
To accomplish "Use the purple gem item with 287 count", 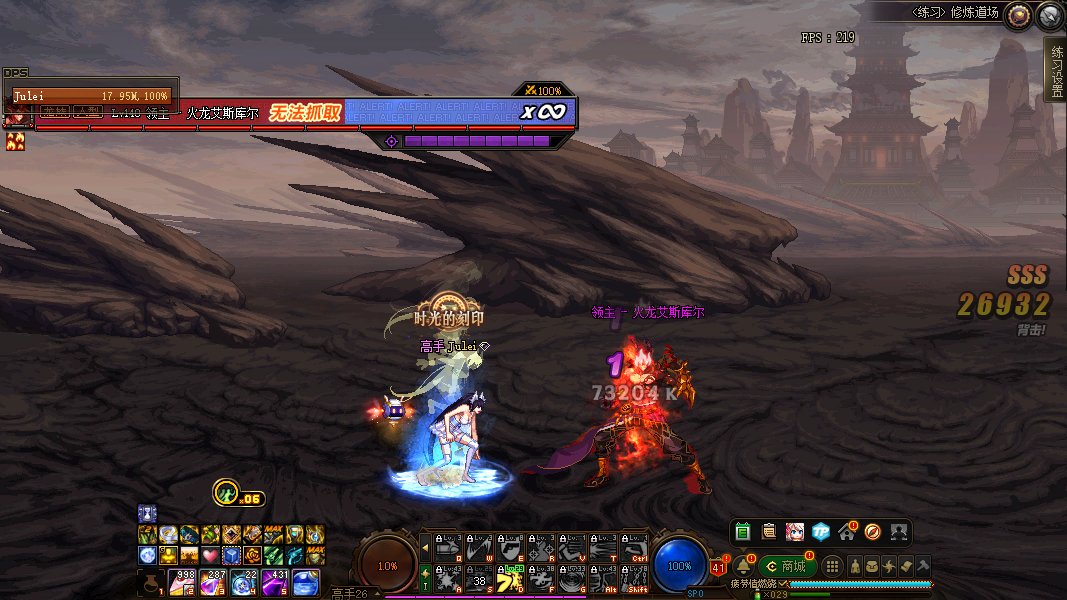I will (213, 582).
